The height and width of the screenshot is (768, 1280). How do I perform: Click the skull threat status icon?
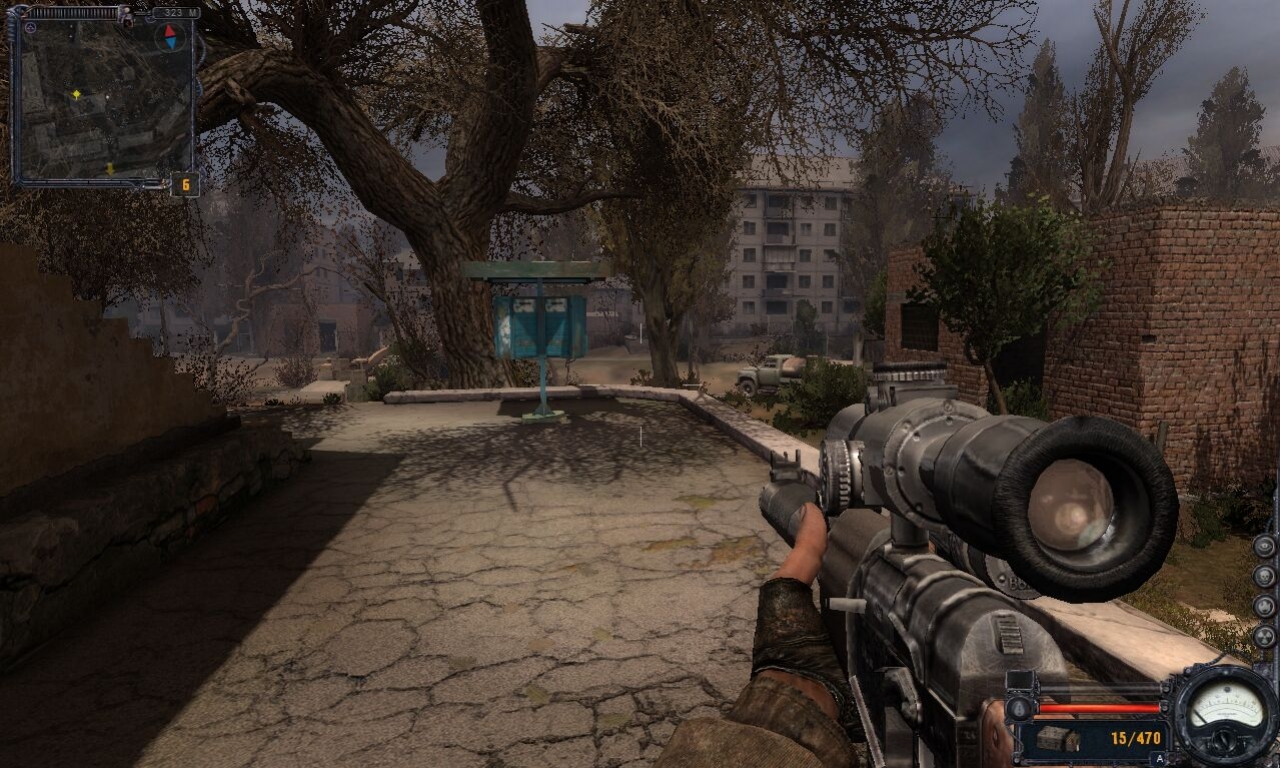1262,576
